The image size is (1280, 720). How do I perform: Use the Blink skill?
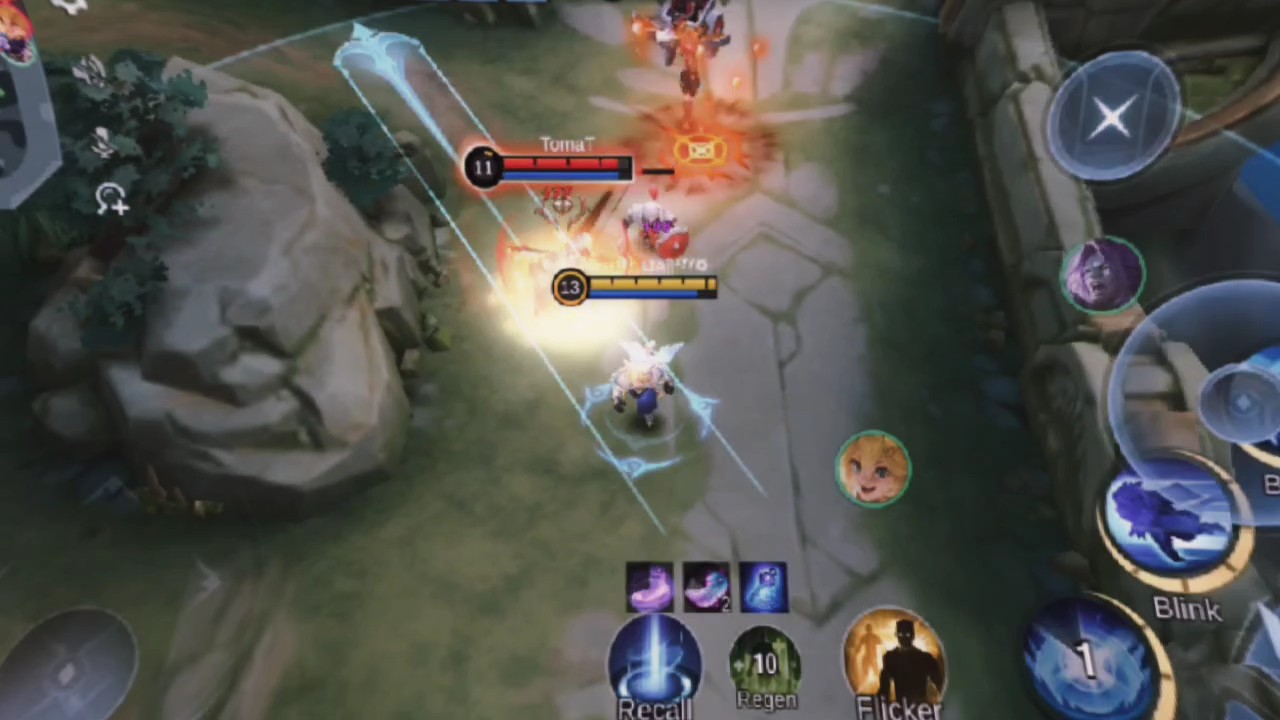pos(1175,526)
